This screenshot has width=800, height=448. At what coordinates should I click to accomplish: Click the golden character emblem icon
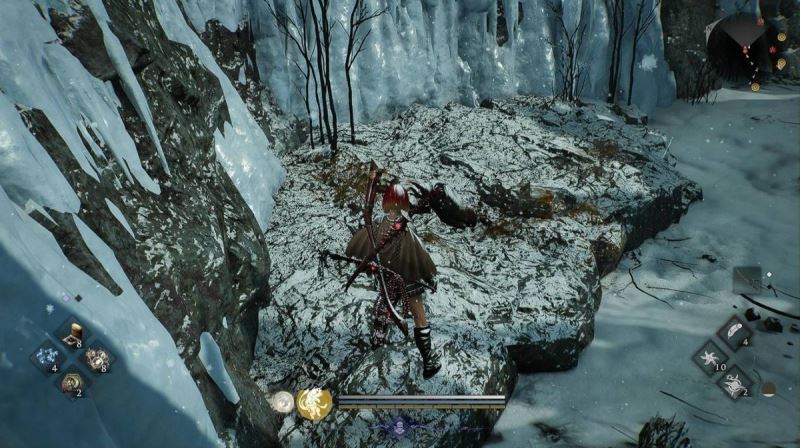(x=314, y=403)
